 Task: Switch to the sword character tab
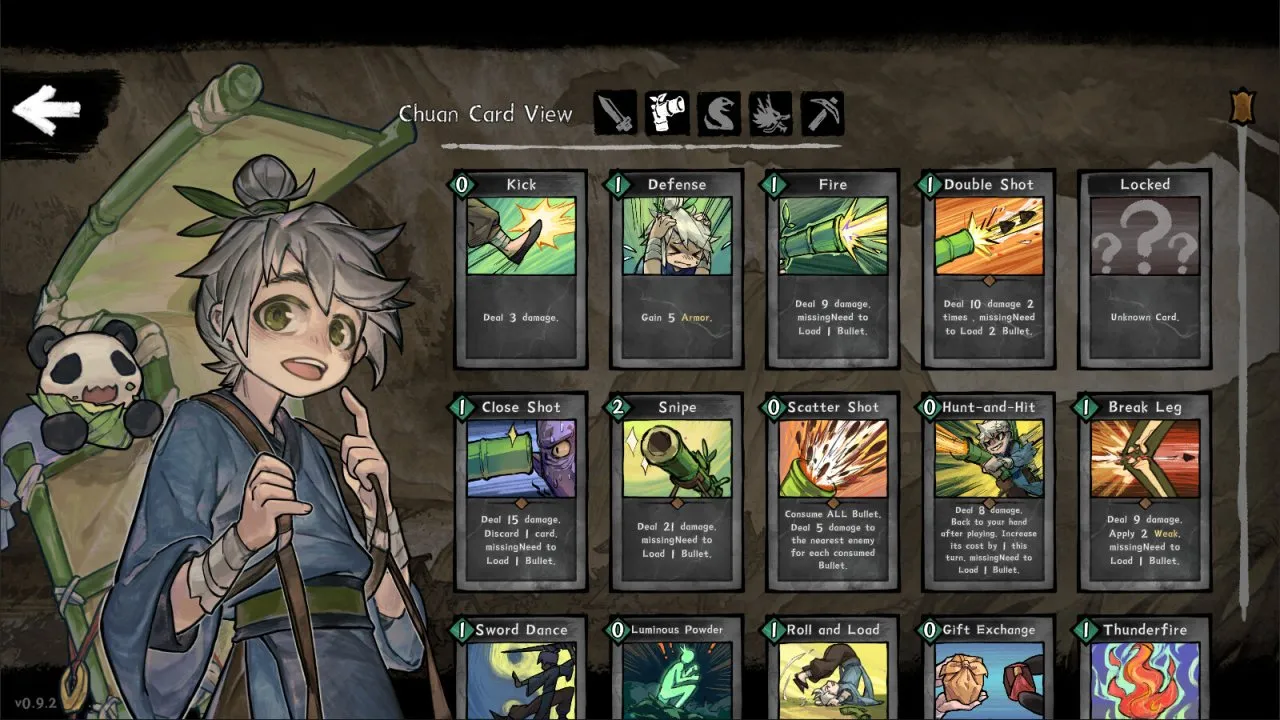tap(616, 113)
